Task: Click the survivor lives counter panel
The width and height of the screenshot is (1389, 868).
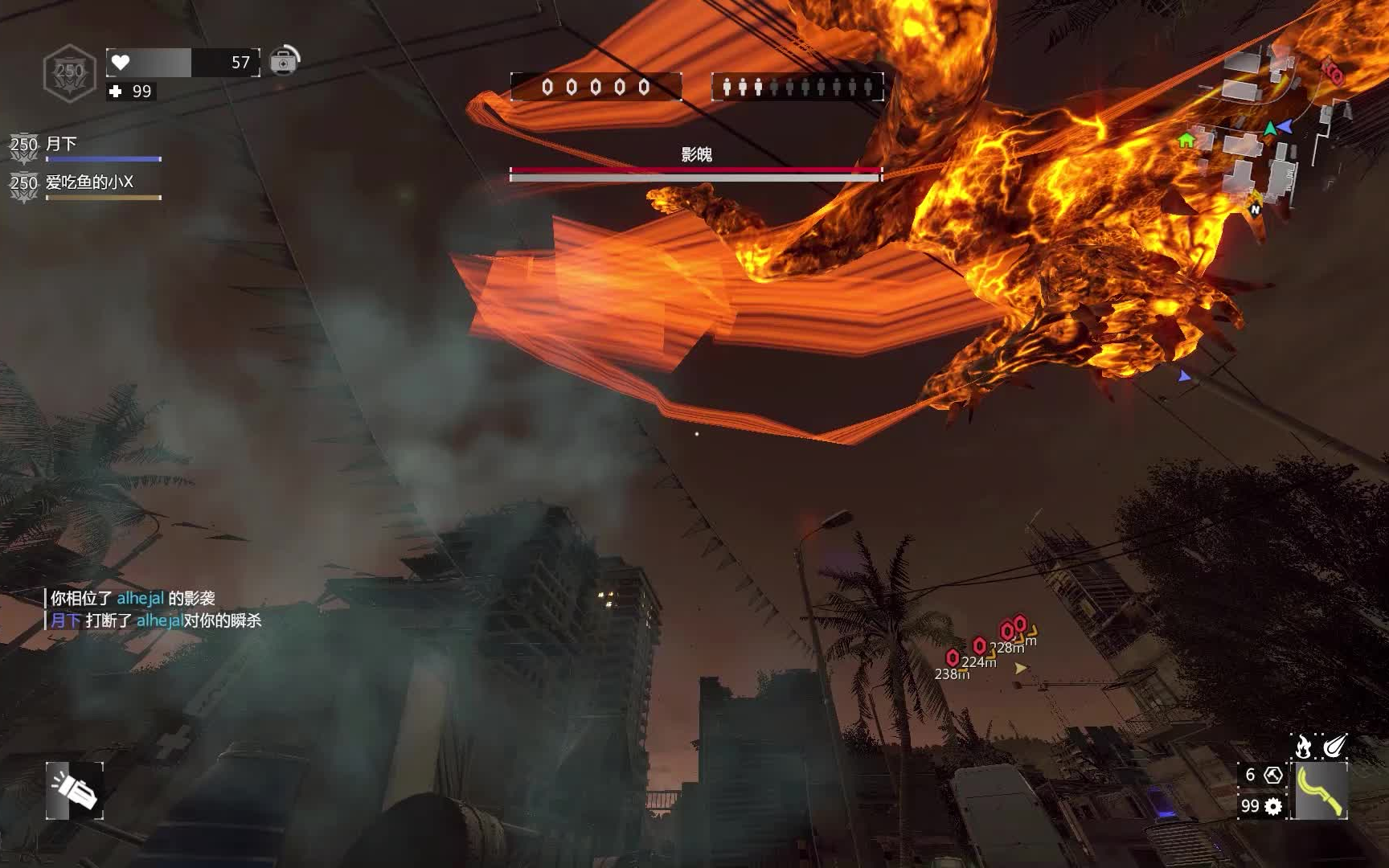Action: tap(797, 87)
